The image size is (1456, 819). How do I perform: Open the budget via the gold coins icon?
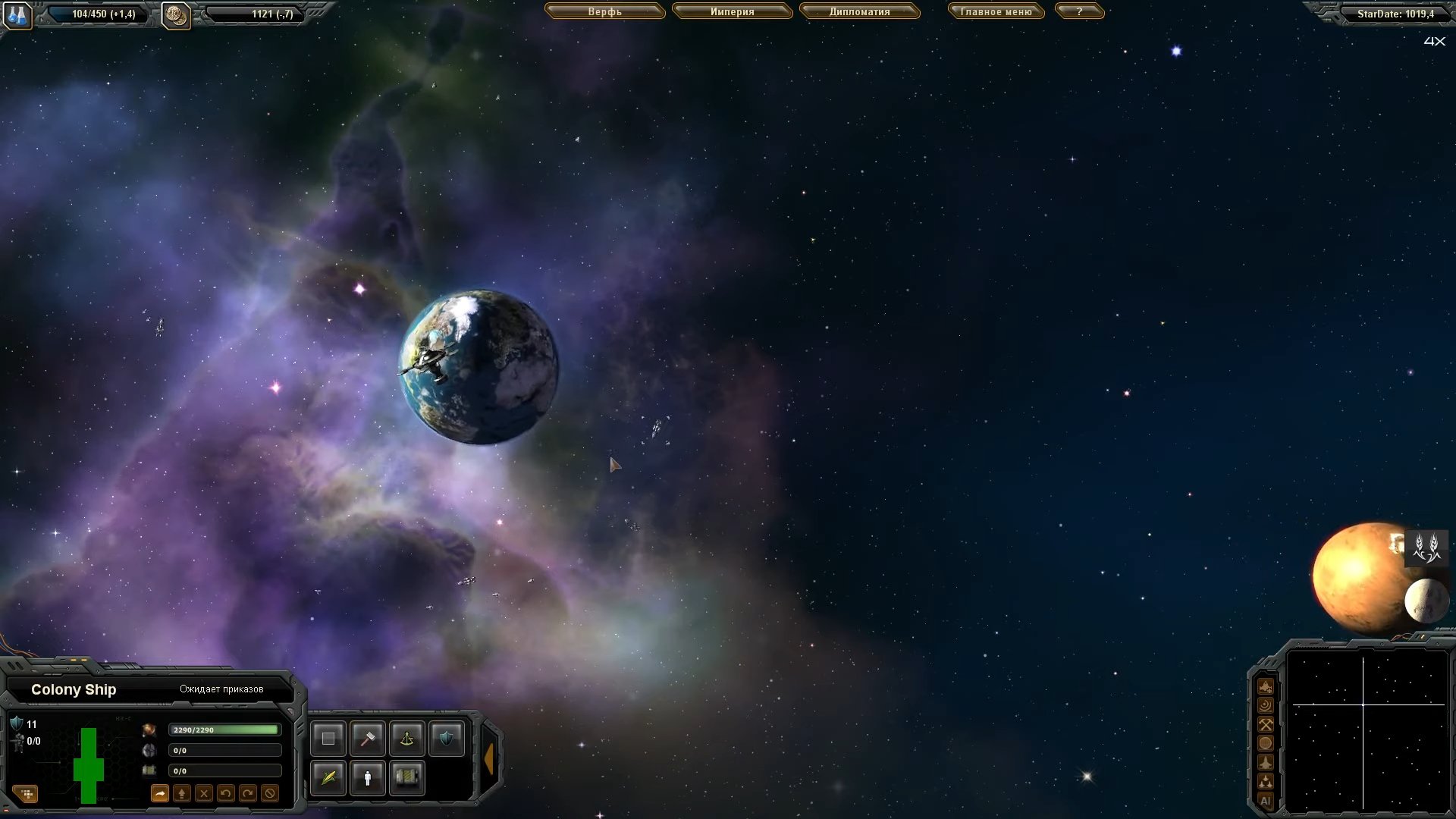click(x=176, y=14)
